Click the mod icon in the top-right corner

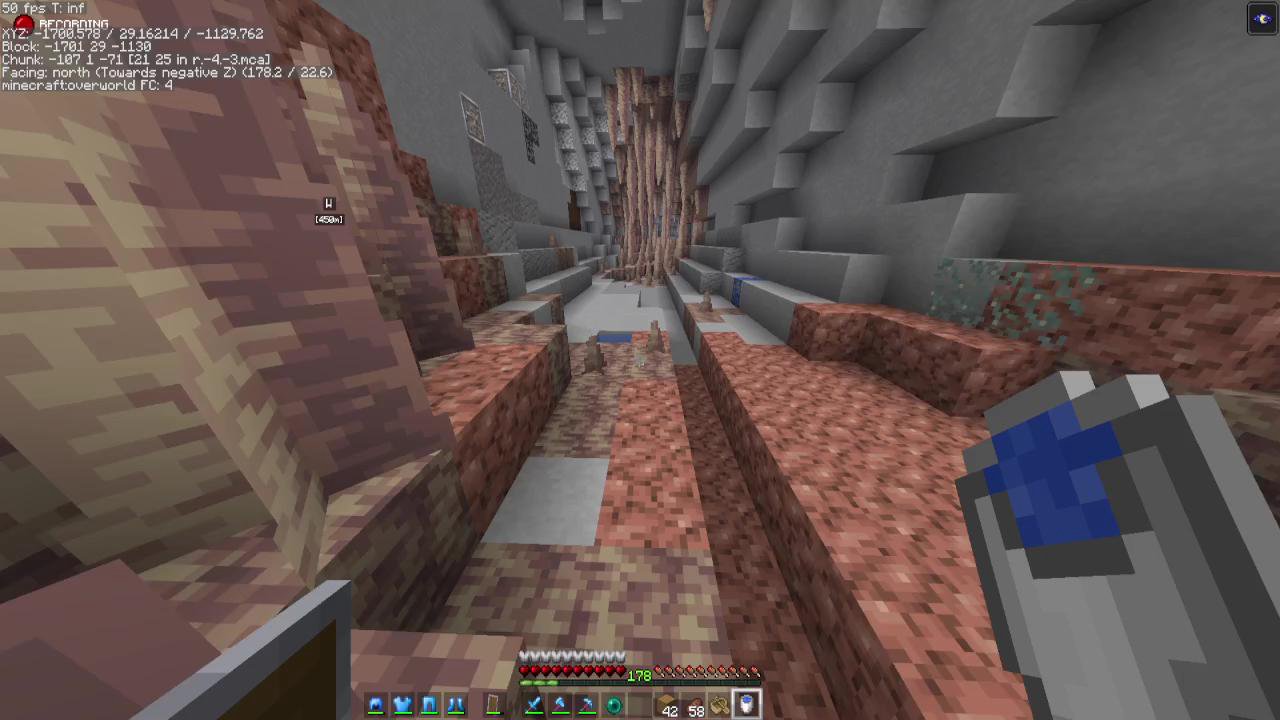tap(1262, 17)
